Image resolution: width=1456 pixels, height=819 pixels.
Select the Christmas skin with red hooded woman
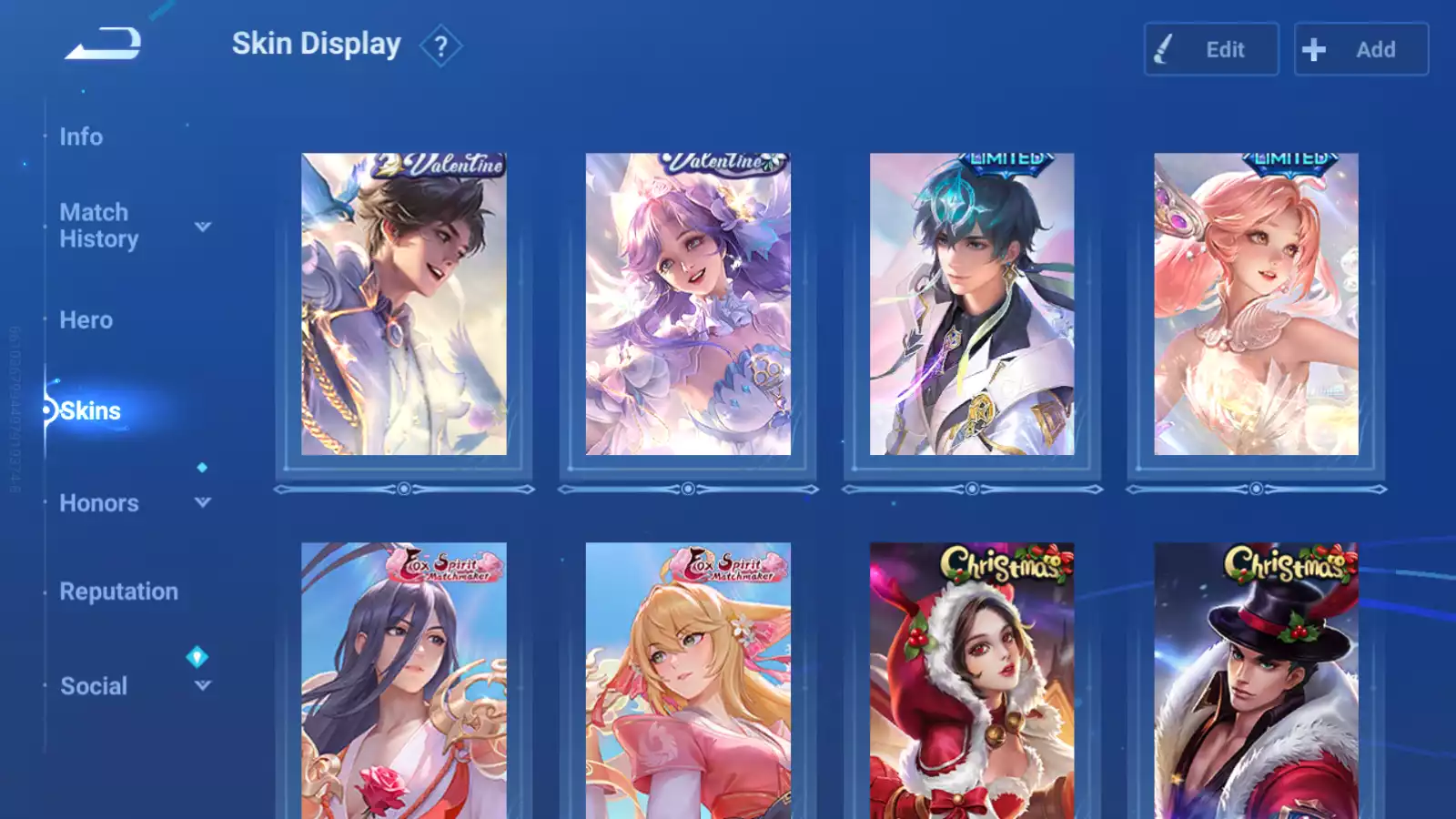tap(972, 681)
